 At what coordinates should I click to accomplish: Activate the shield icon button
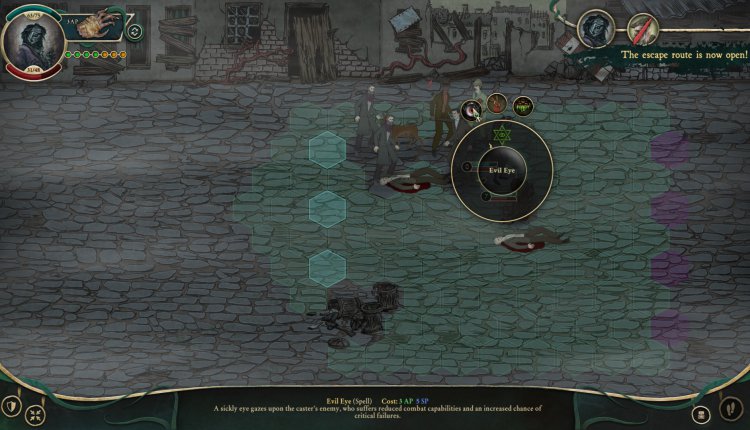(x=12, y=406)
